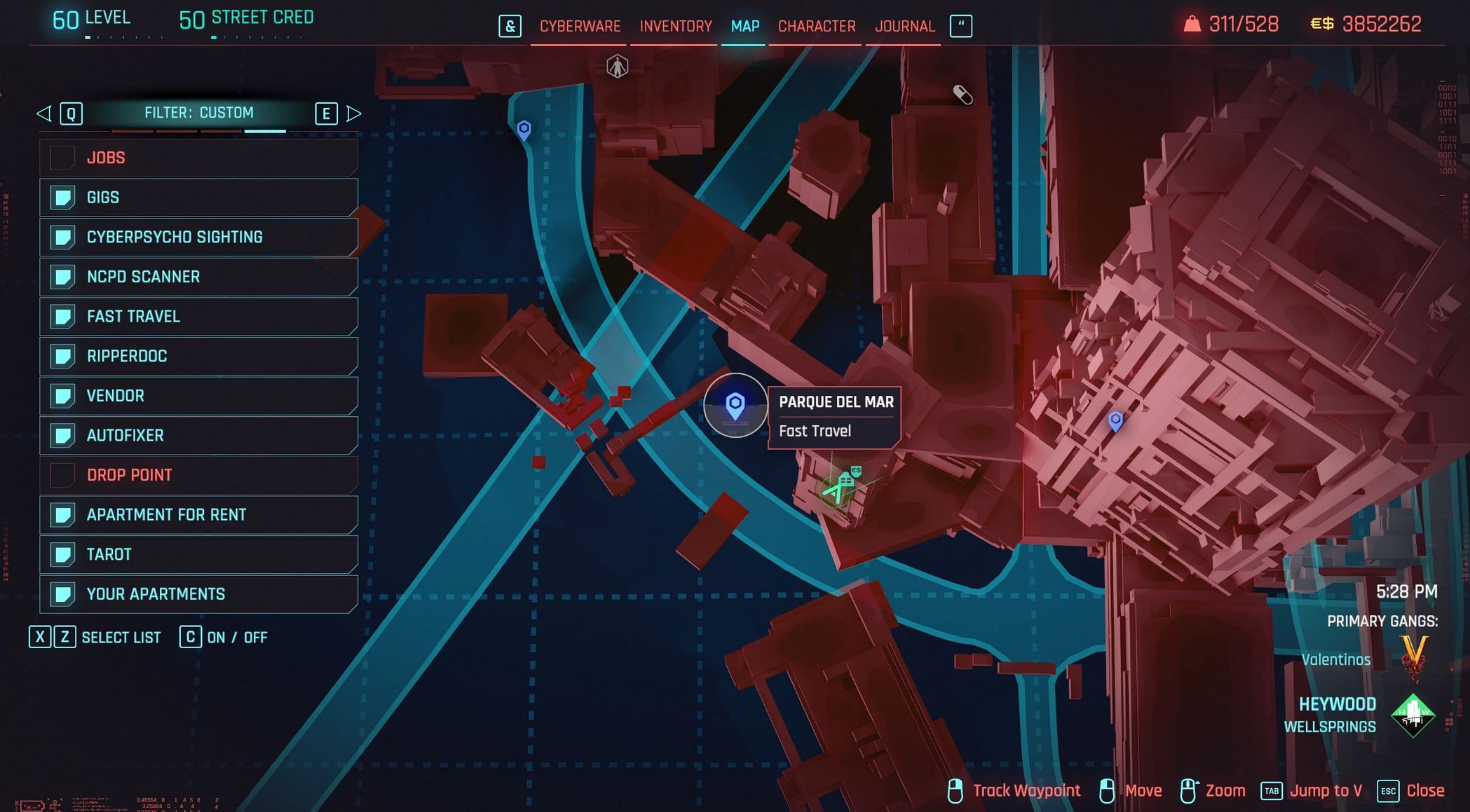Open the Character tab
The height and width of the screenshot is (812, 1470).
coord(816,27)
